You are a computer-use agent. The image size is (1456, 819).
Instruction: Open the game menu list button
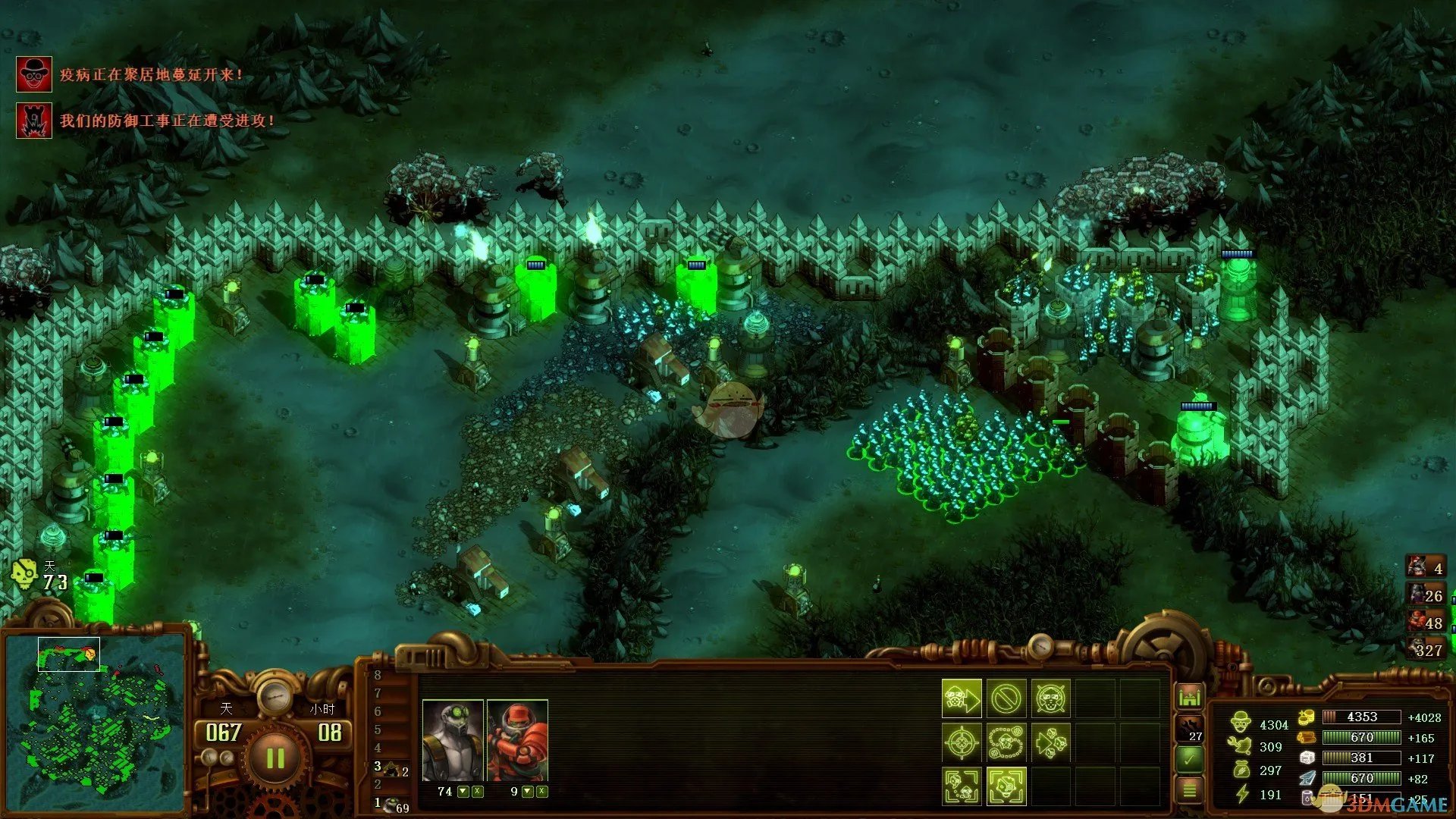click(1190, 790)
